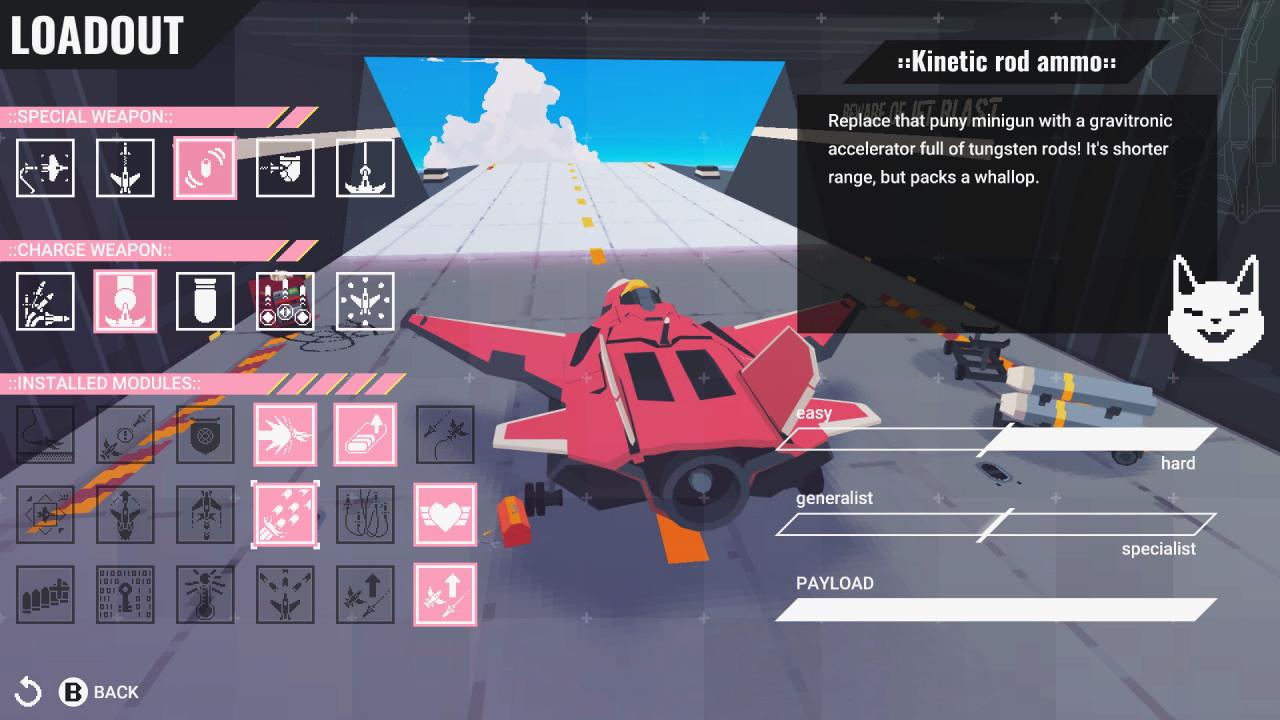The width and height of the screenshot is (1280, 720).
Task: Click the reset loadout arrow icon
Action: [x=30, y=691]
